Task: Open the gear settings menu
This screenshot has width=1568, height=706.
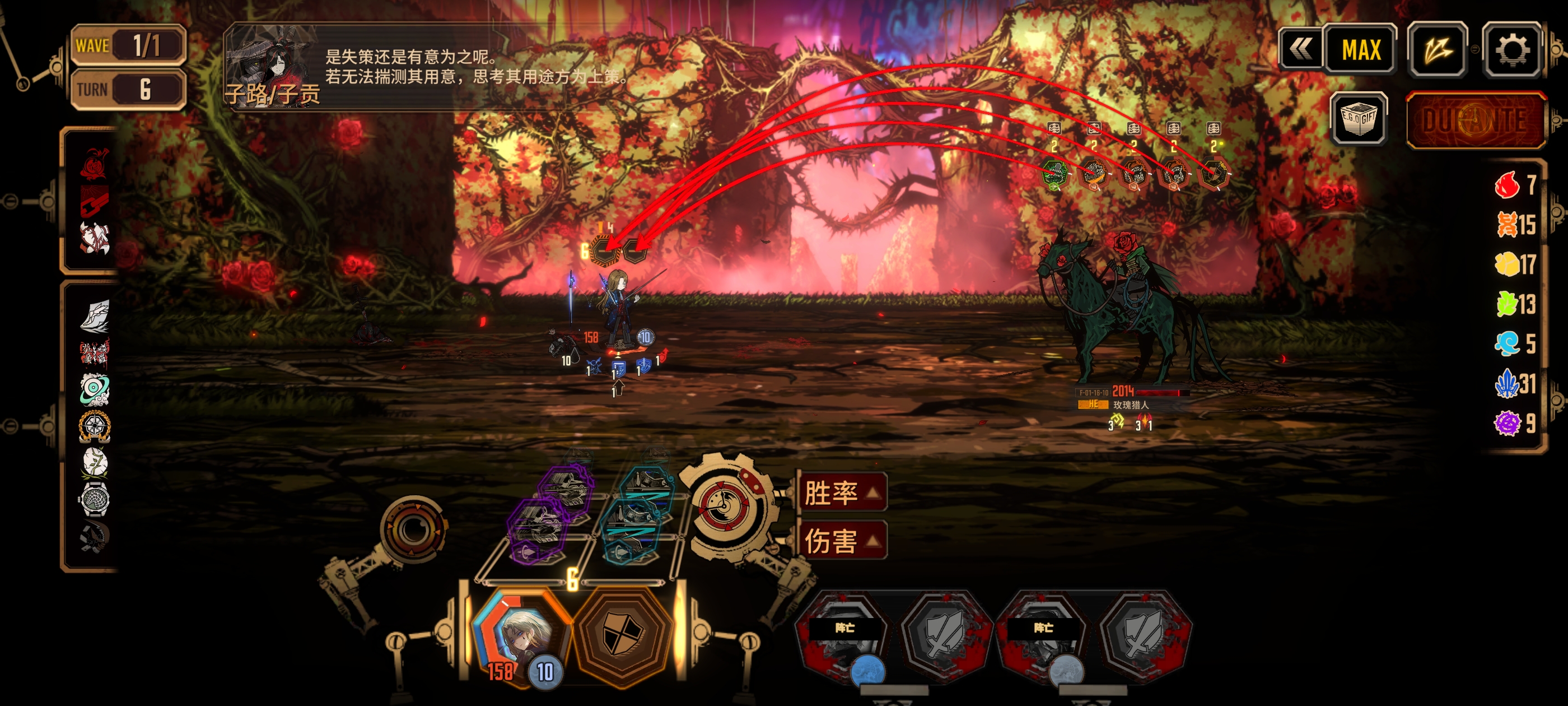Action: [1512, 50]
